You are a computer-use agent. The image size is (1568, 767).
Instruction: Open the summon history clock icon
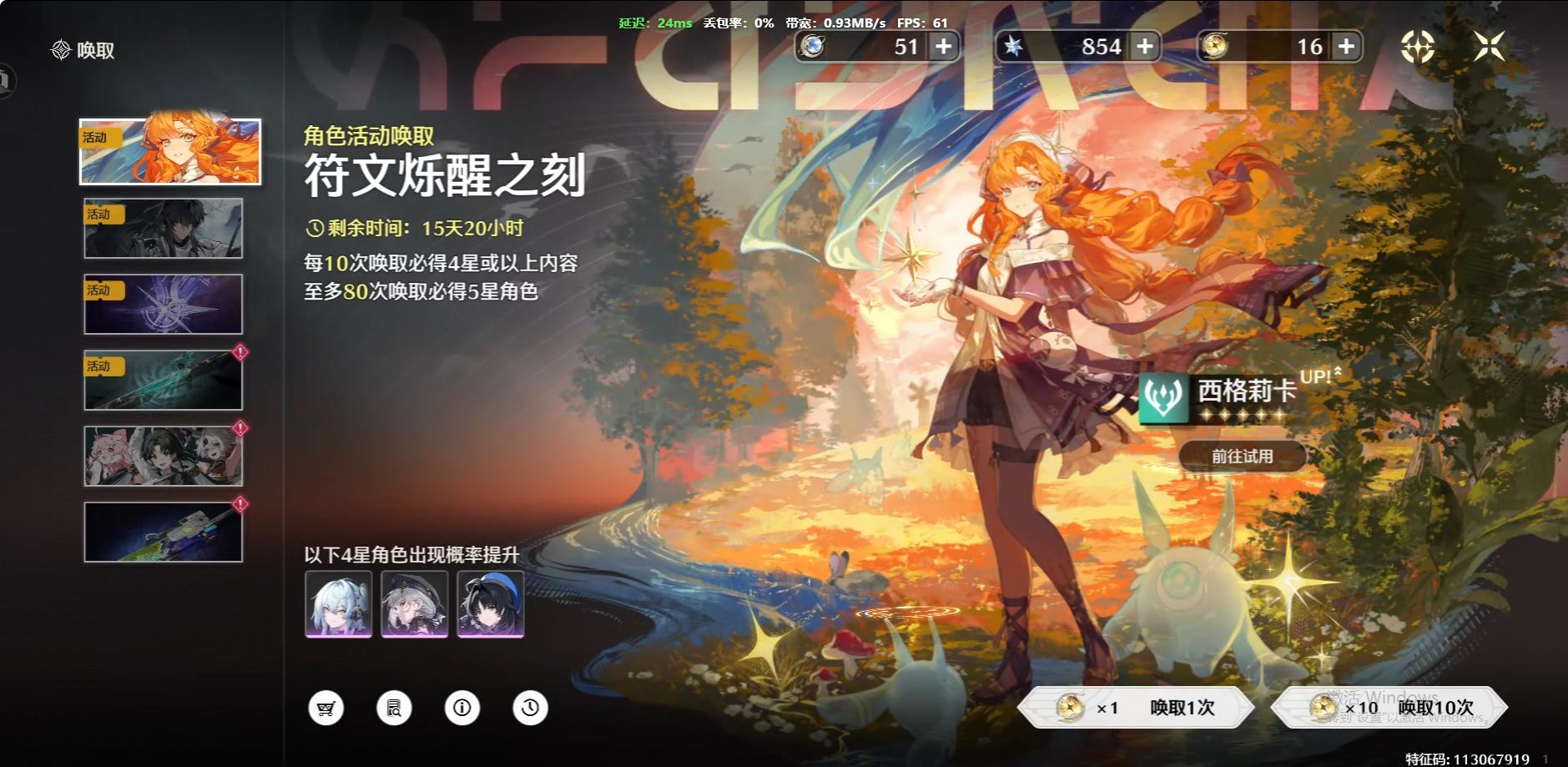530,707
